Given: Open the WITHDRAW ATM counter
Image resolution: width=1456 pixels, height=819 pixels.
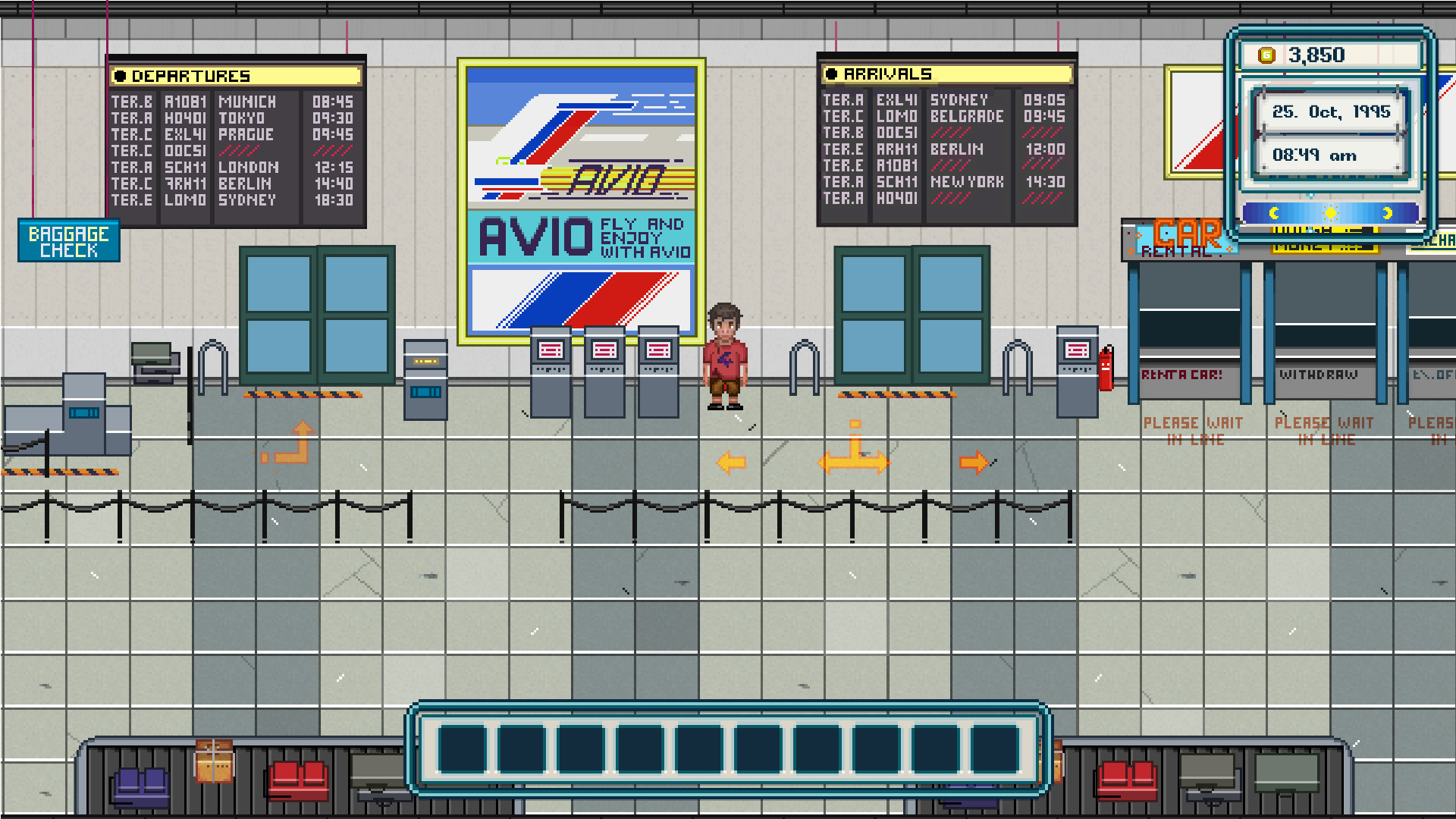Looking at the screenshot, I should pyautogui.click(x=1319, y=375).
